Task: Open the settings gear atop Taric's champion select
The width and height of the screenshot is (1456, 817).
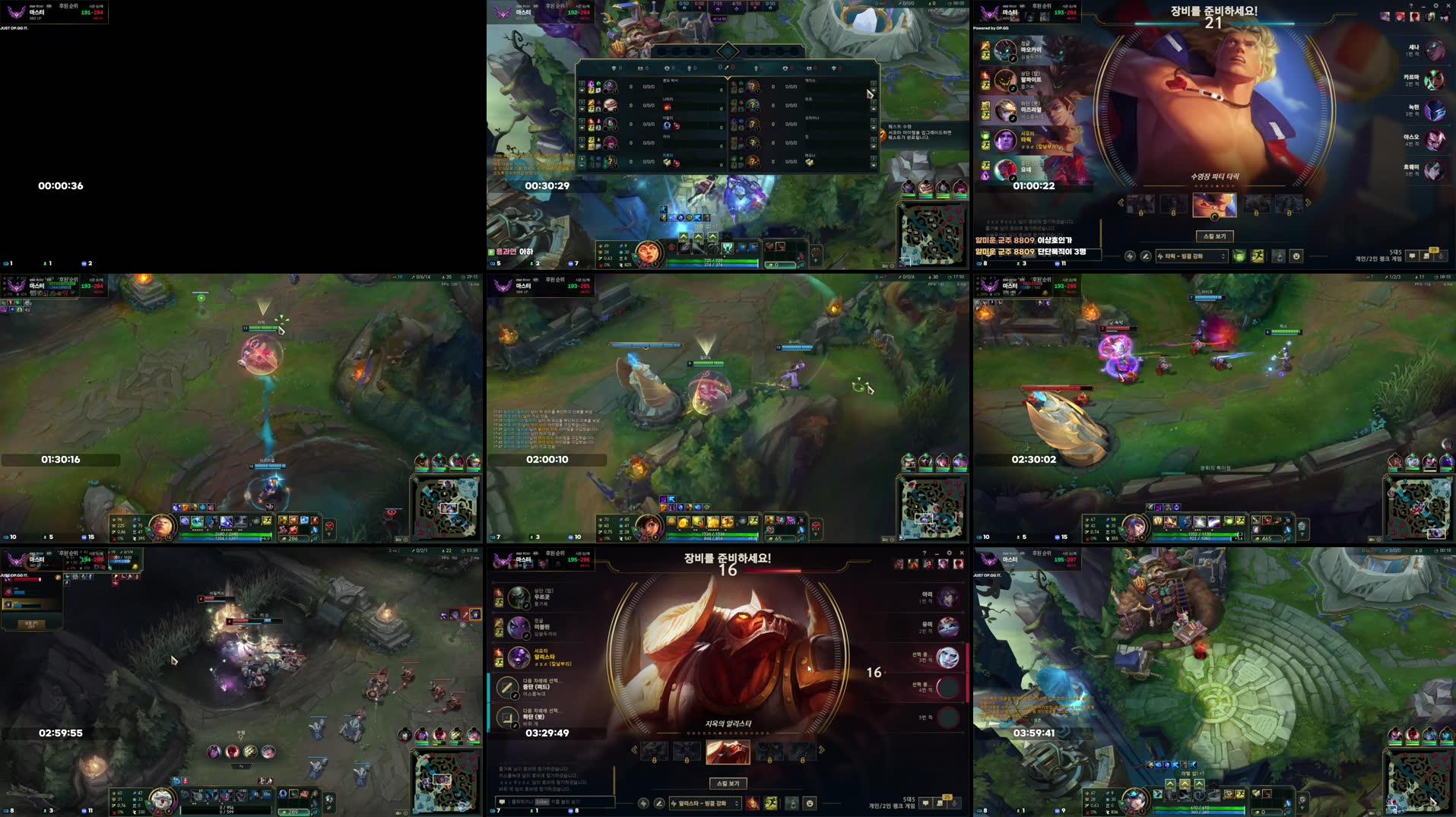Action: 1436,6
